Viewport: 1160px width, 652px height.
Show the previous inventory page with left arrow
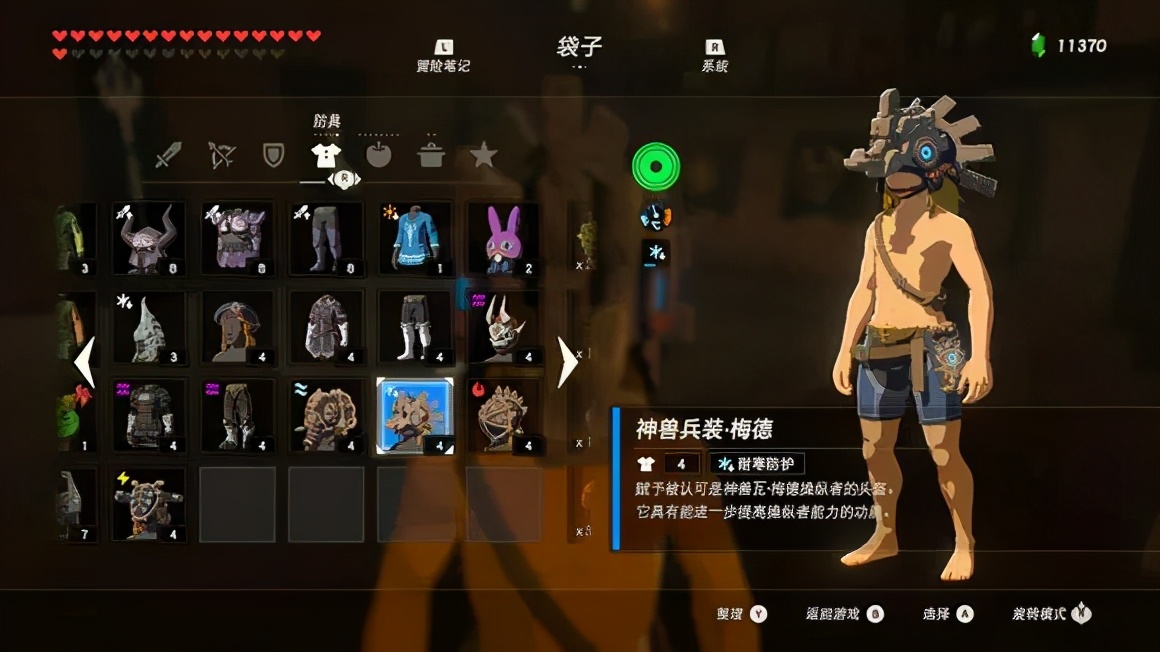86,362
